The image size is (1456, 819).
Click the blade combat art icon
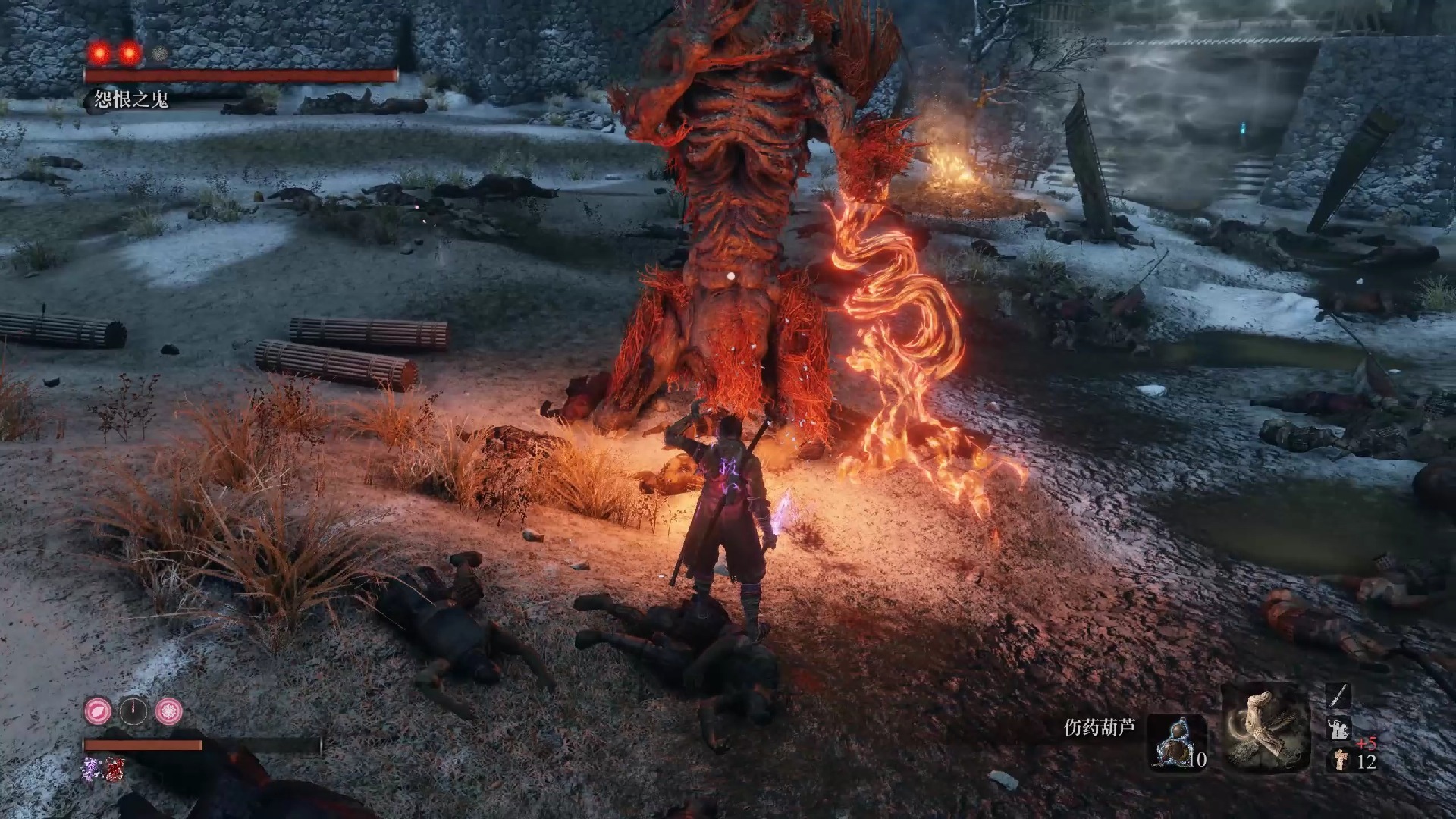1338,695
